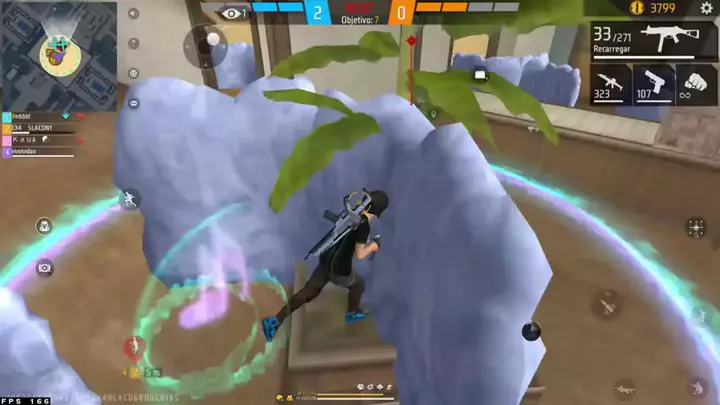Open the settings gear

pos(706,8)
